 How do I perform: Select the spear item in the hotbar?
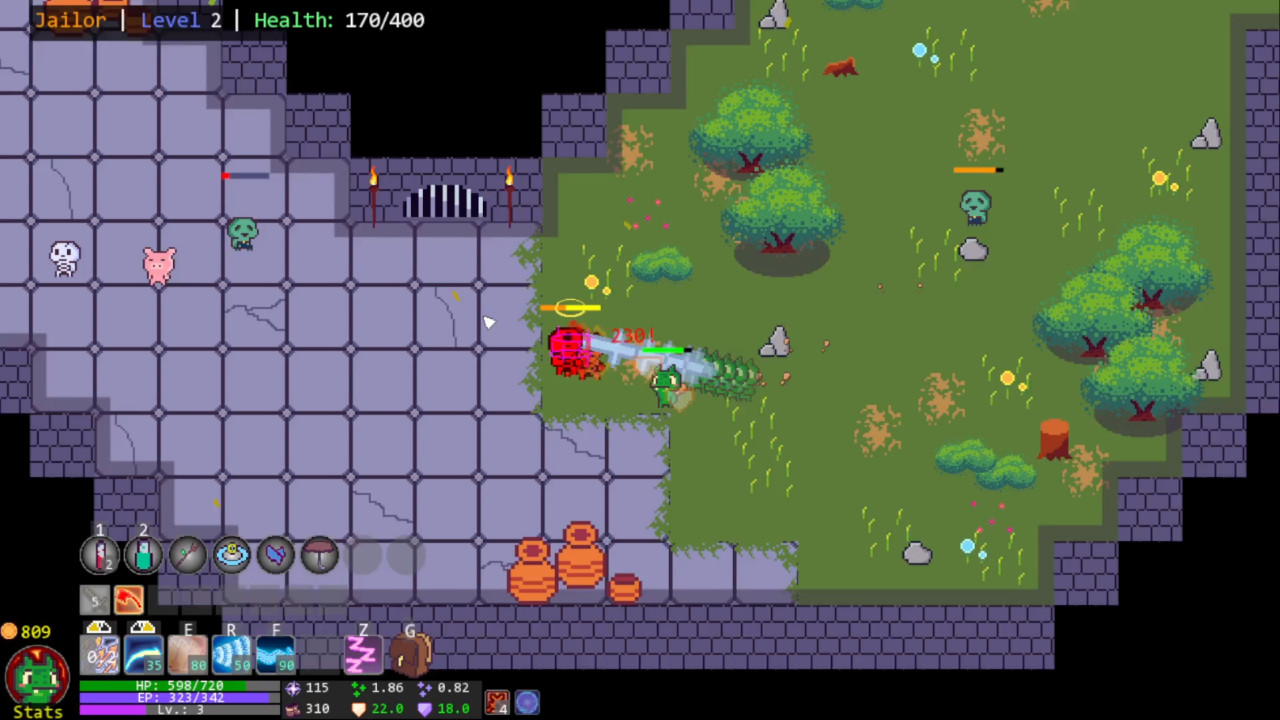187,554
